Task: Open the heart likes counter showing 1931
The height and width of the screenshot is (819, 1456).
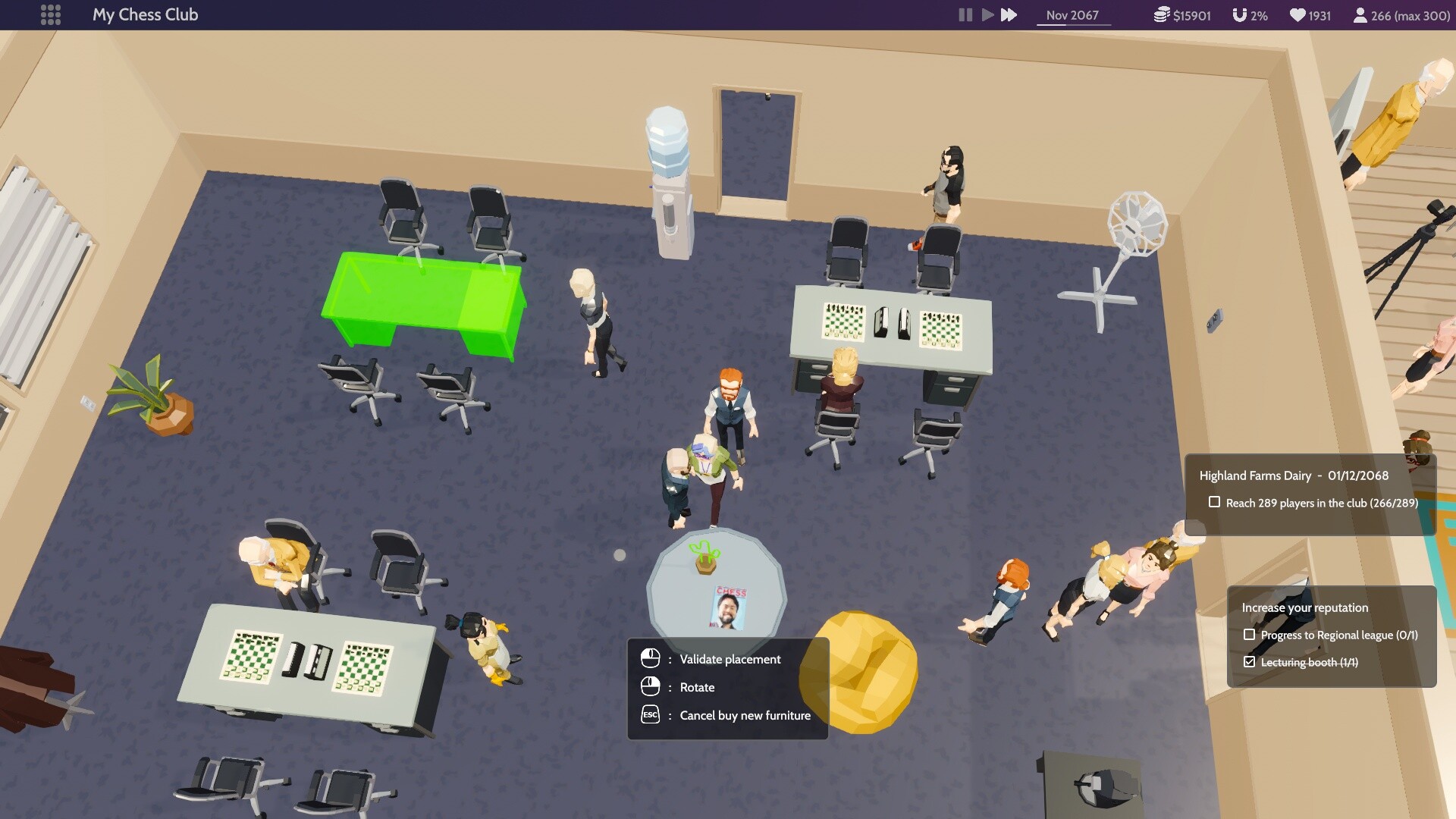Action: (1299, 14)
